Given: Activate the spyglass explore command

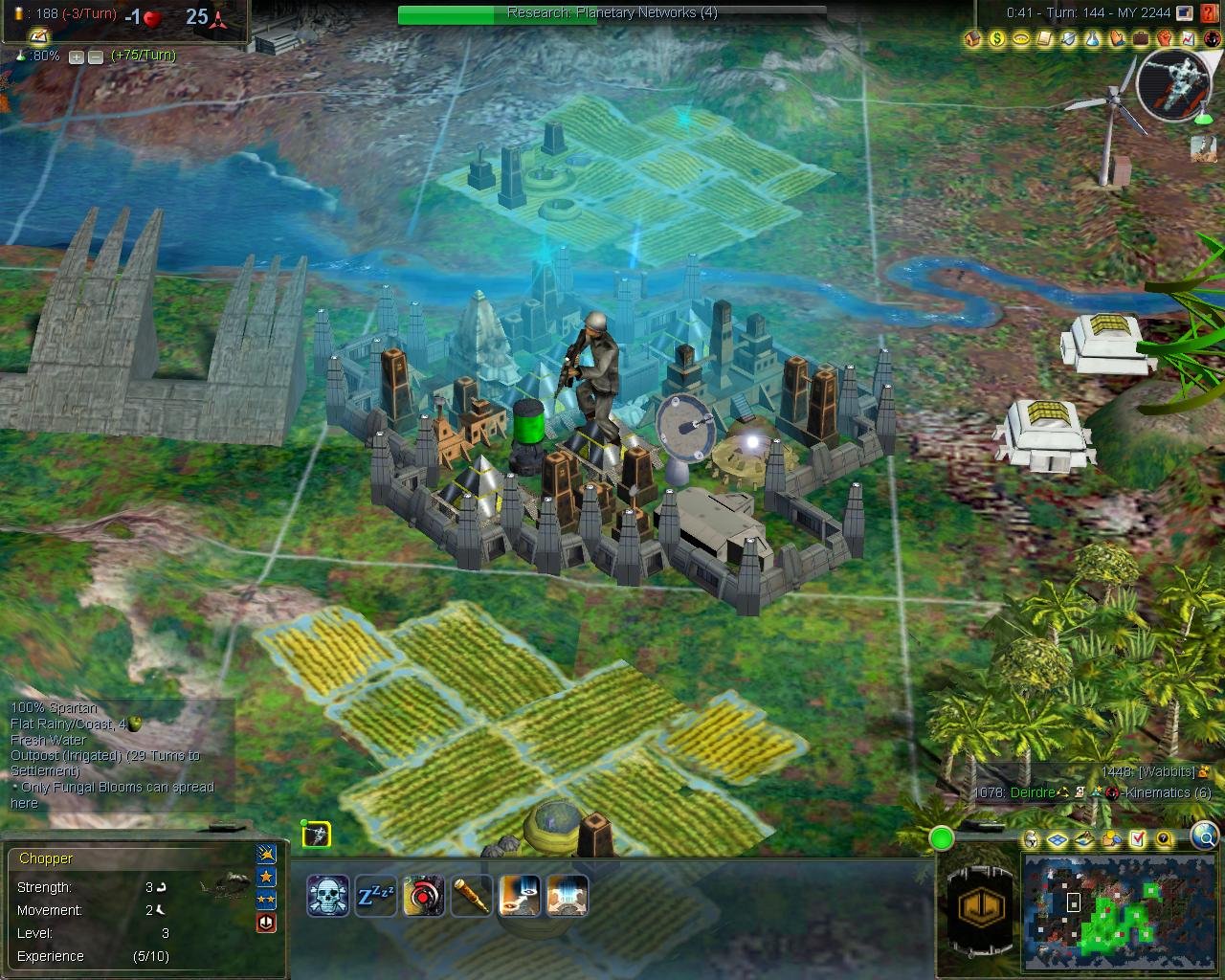Looking at the screenshot, I should pos(471,896).
